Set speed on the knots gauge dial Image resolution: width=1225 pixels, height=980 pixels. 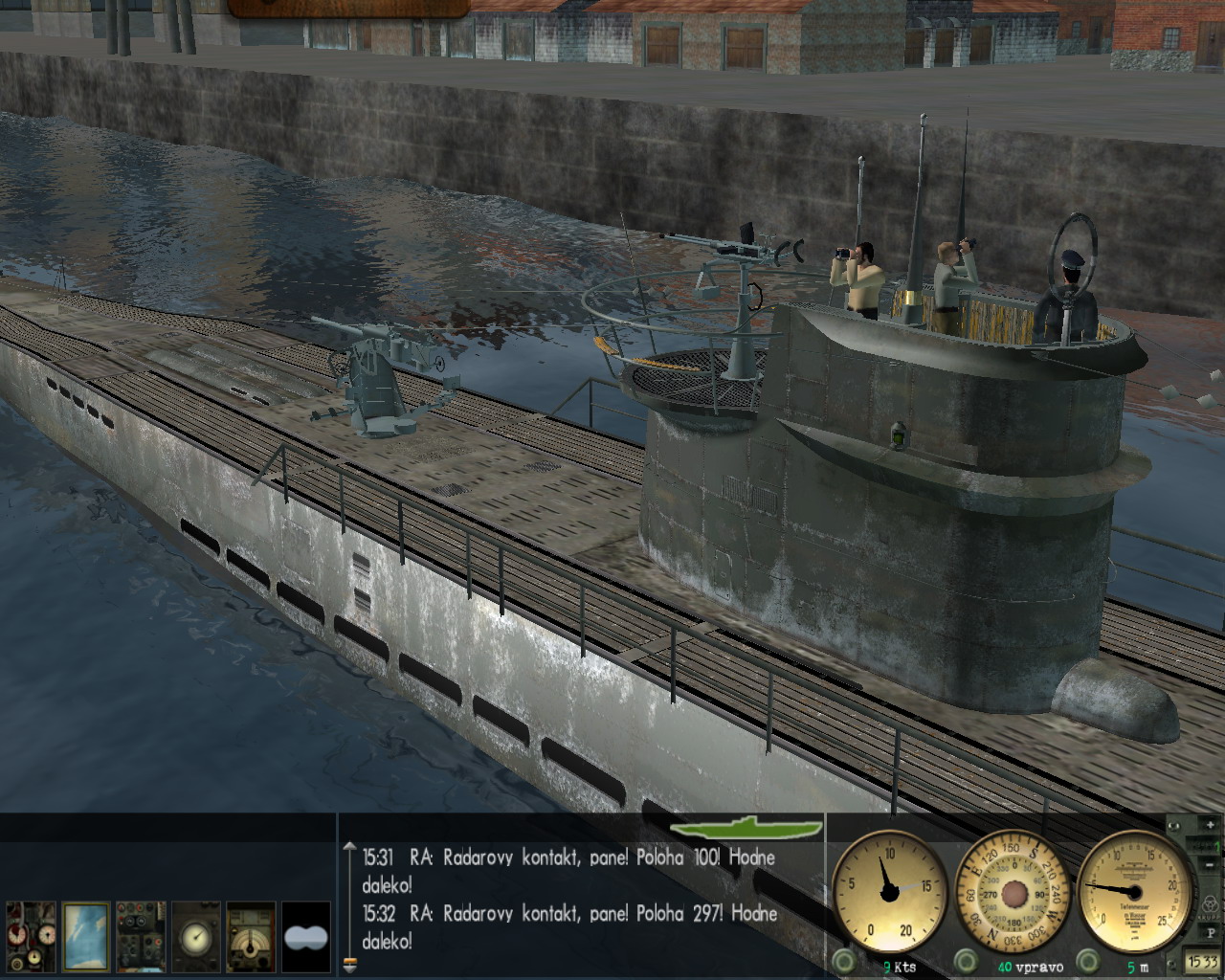click(x=889, y=889)
